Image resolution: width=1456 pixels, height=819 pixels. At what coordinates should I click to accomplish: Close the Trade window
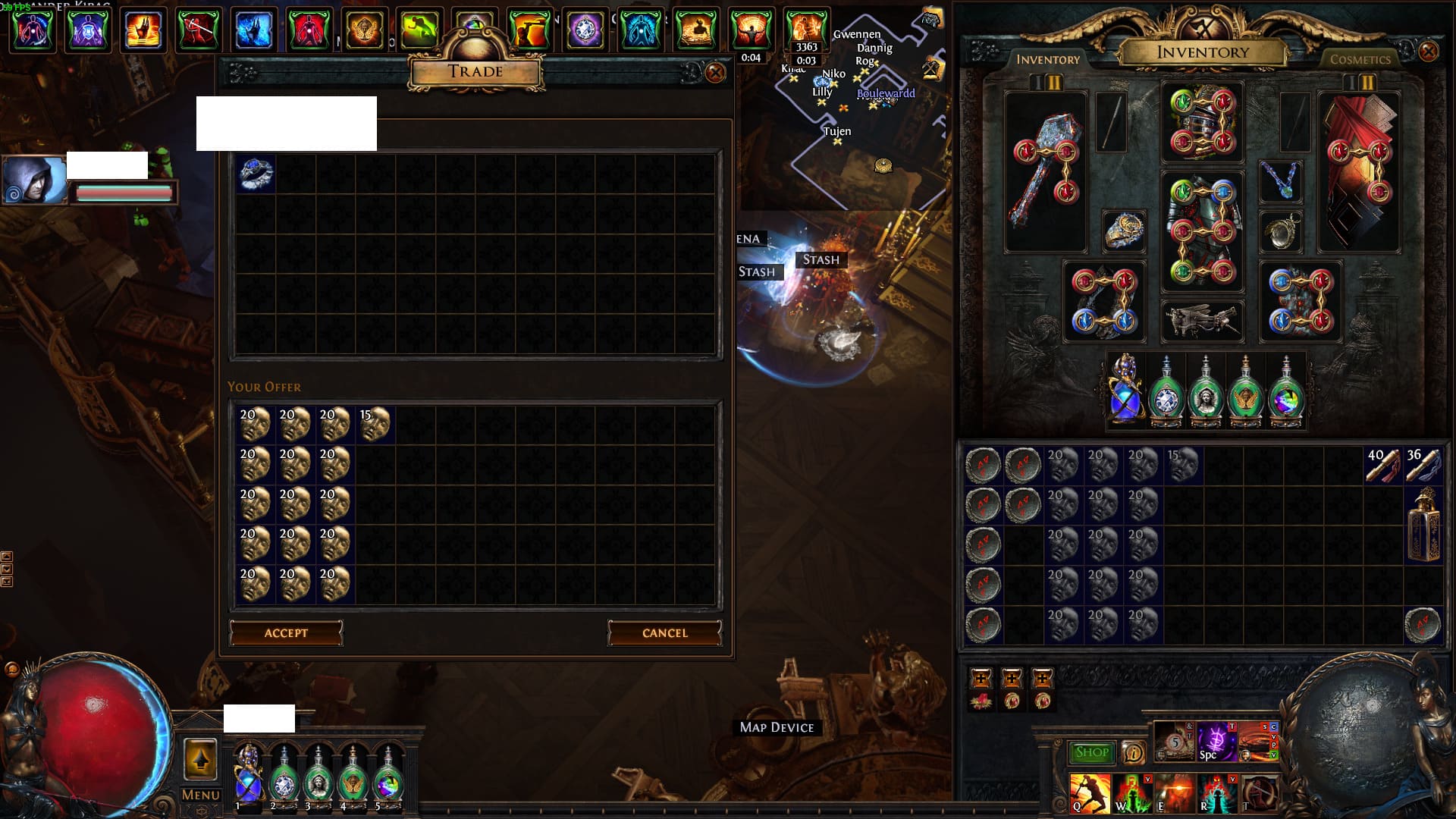click(714, 73)
